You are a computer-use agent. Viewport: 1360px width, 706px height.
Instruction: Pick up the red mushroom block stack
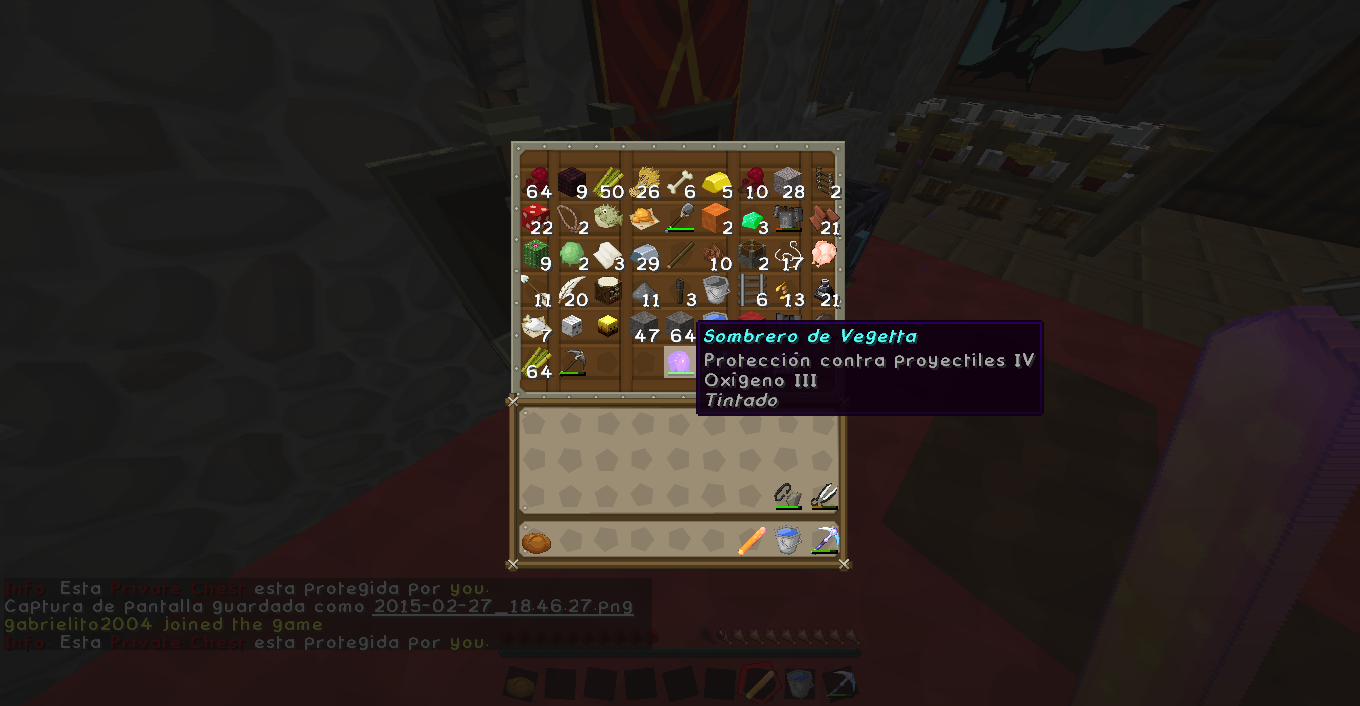click(x=536, y=217)
